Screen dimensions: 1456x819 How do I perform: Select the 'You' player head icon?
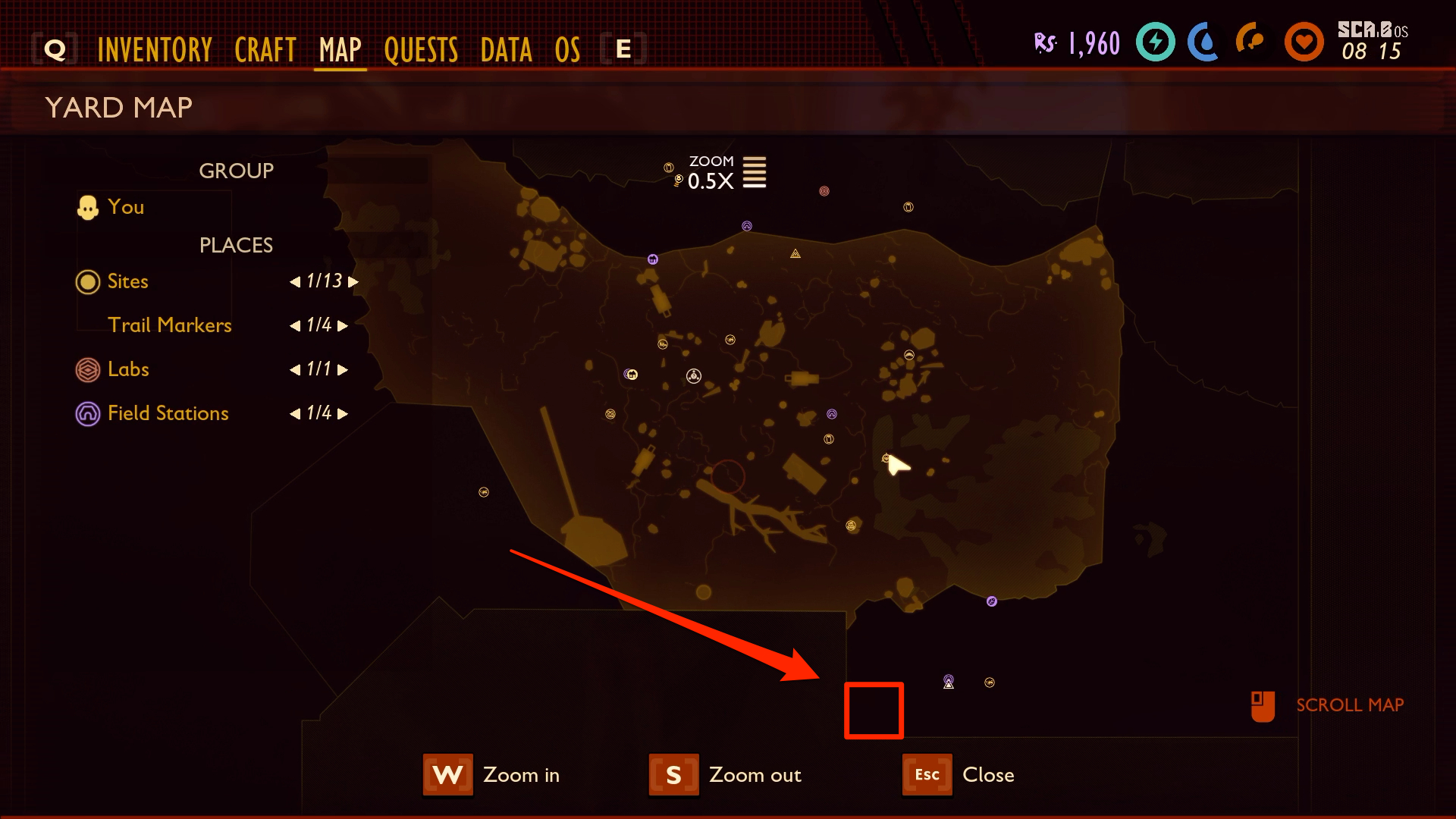click(88, 206)
